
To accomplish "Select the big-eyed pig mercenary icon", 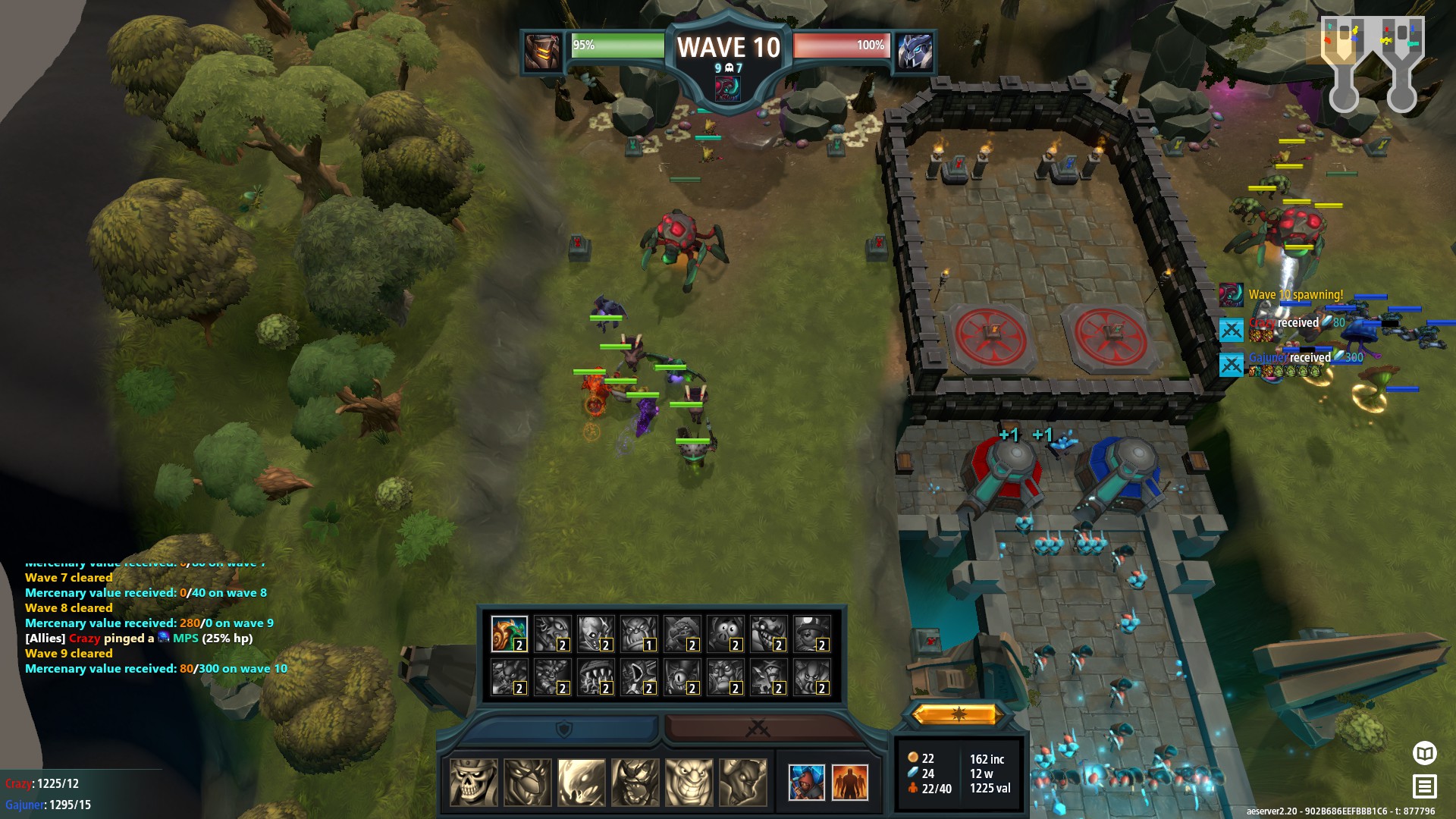I will pyautogui.click(x=725, y=634).
